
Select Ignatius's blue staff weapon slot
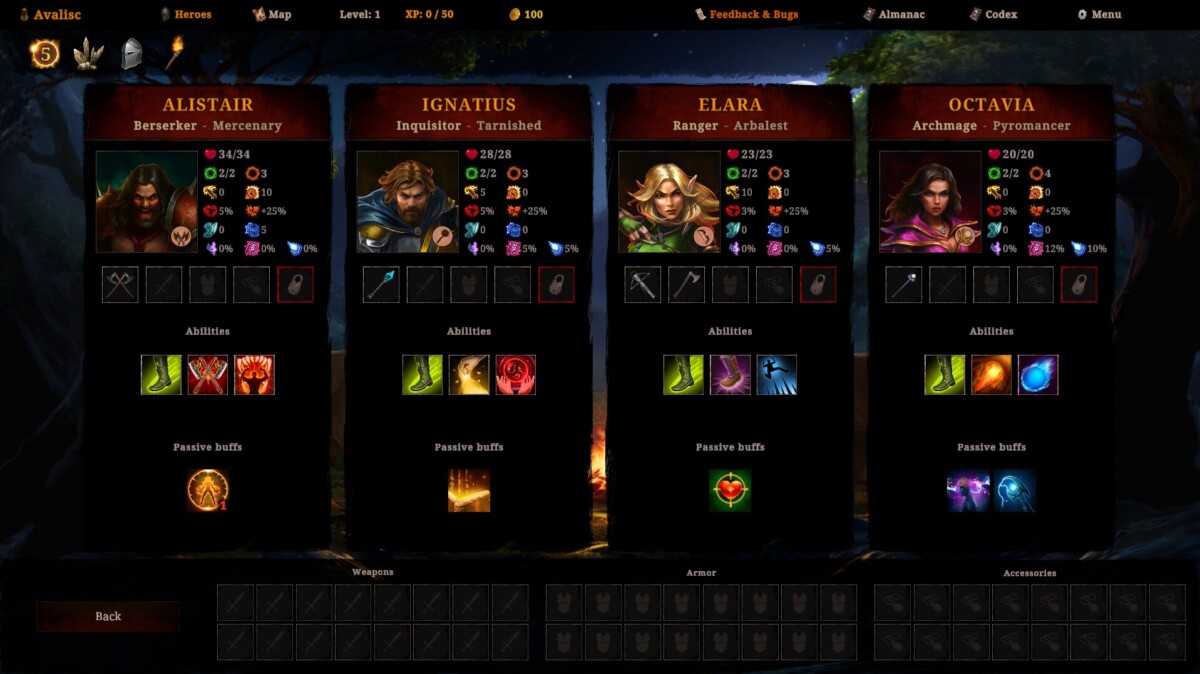382,285
